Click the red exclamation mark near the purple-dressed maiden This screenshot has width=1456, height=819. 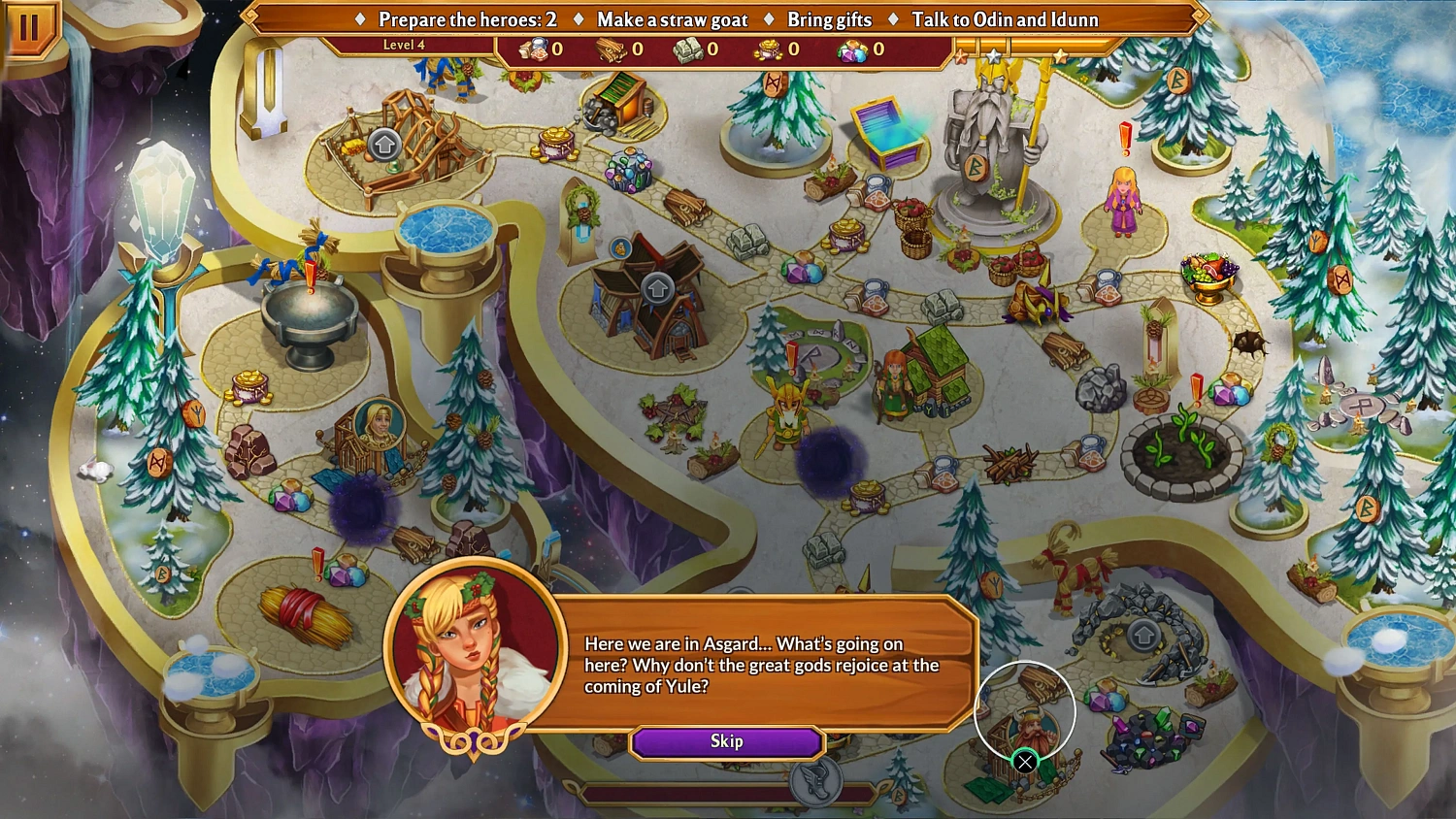[1126, 136]
